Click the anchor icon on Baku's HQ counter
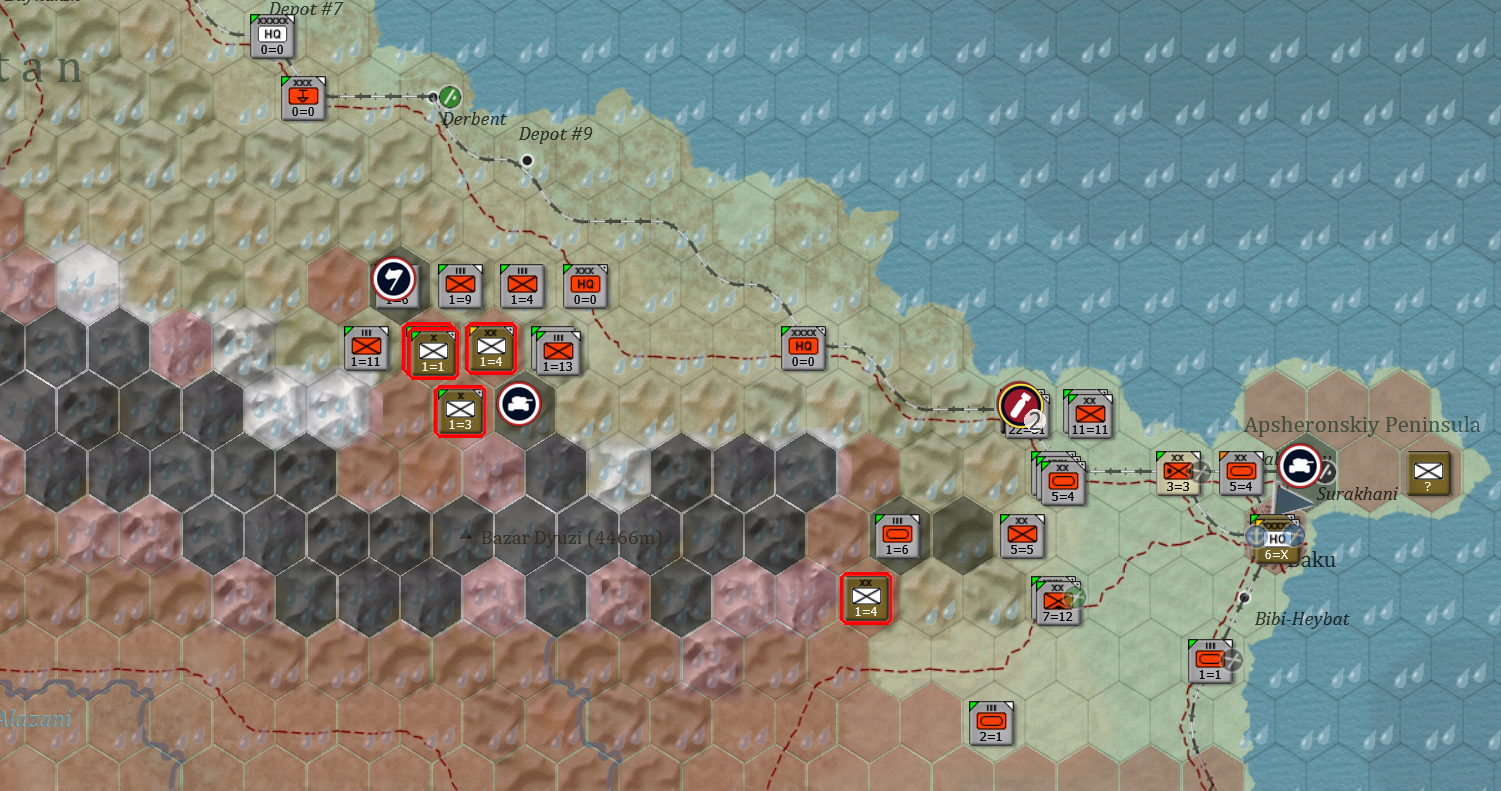This screenshot has width=1501, height=791. pos(1256,537)
